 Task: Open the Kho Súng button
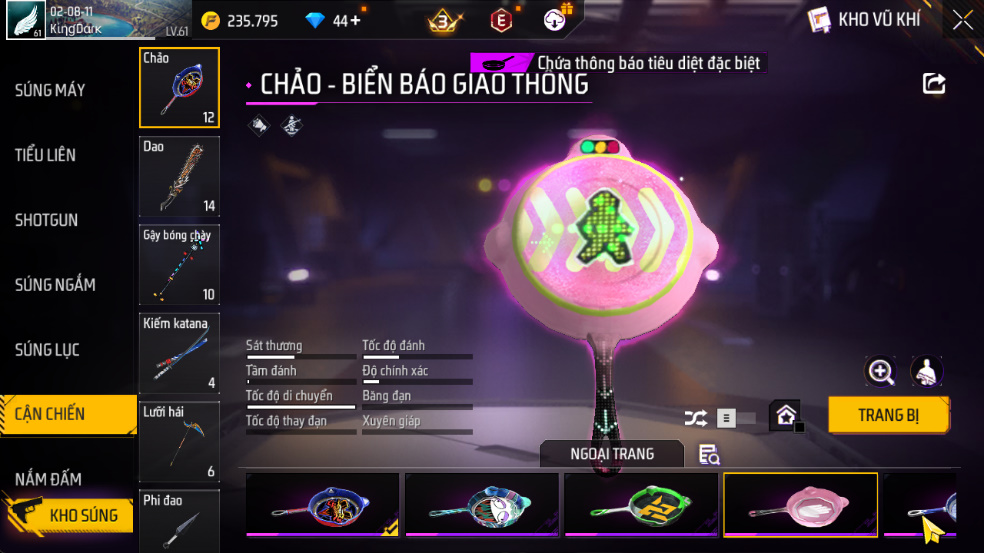click(x=72, y=515)
